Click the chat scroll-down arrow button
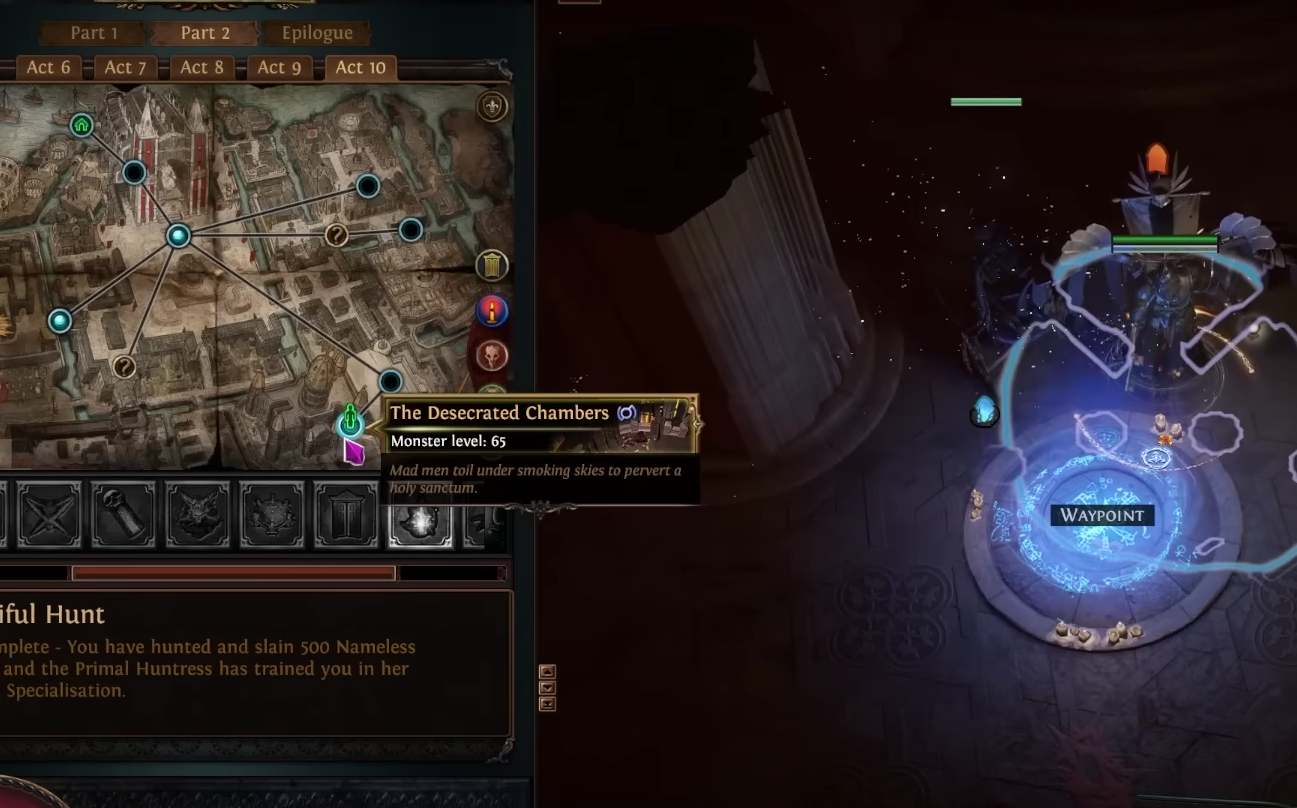Screen dimensions: 1297x808 pos(546,688)
